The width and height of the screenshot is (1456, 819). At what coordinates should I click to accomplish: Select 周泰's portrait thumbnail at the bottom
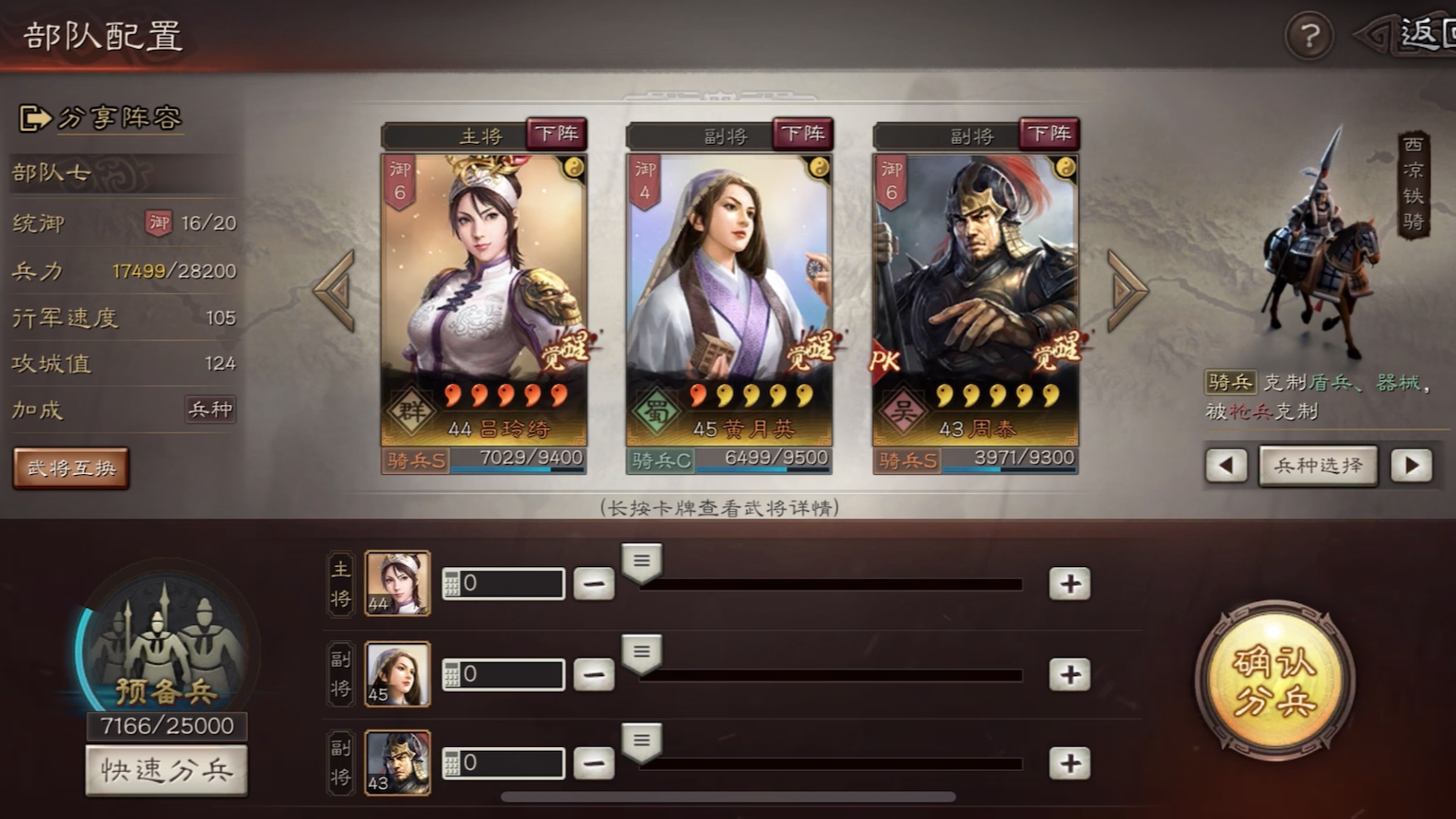[x=398, y=761]
